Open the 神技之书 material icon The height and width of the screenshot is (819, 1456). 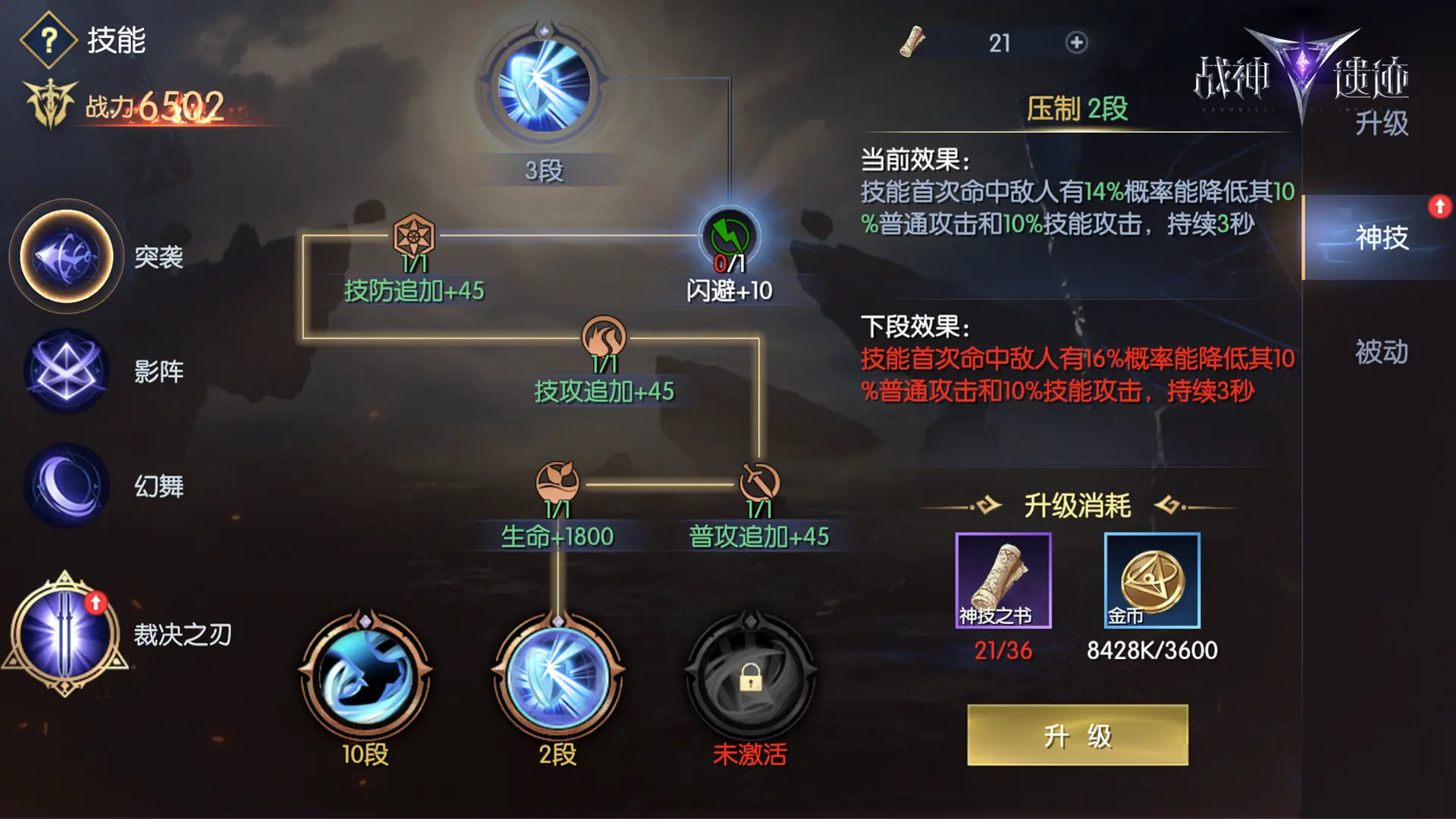click(1004, 580)
